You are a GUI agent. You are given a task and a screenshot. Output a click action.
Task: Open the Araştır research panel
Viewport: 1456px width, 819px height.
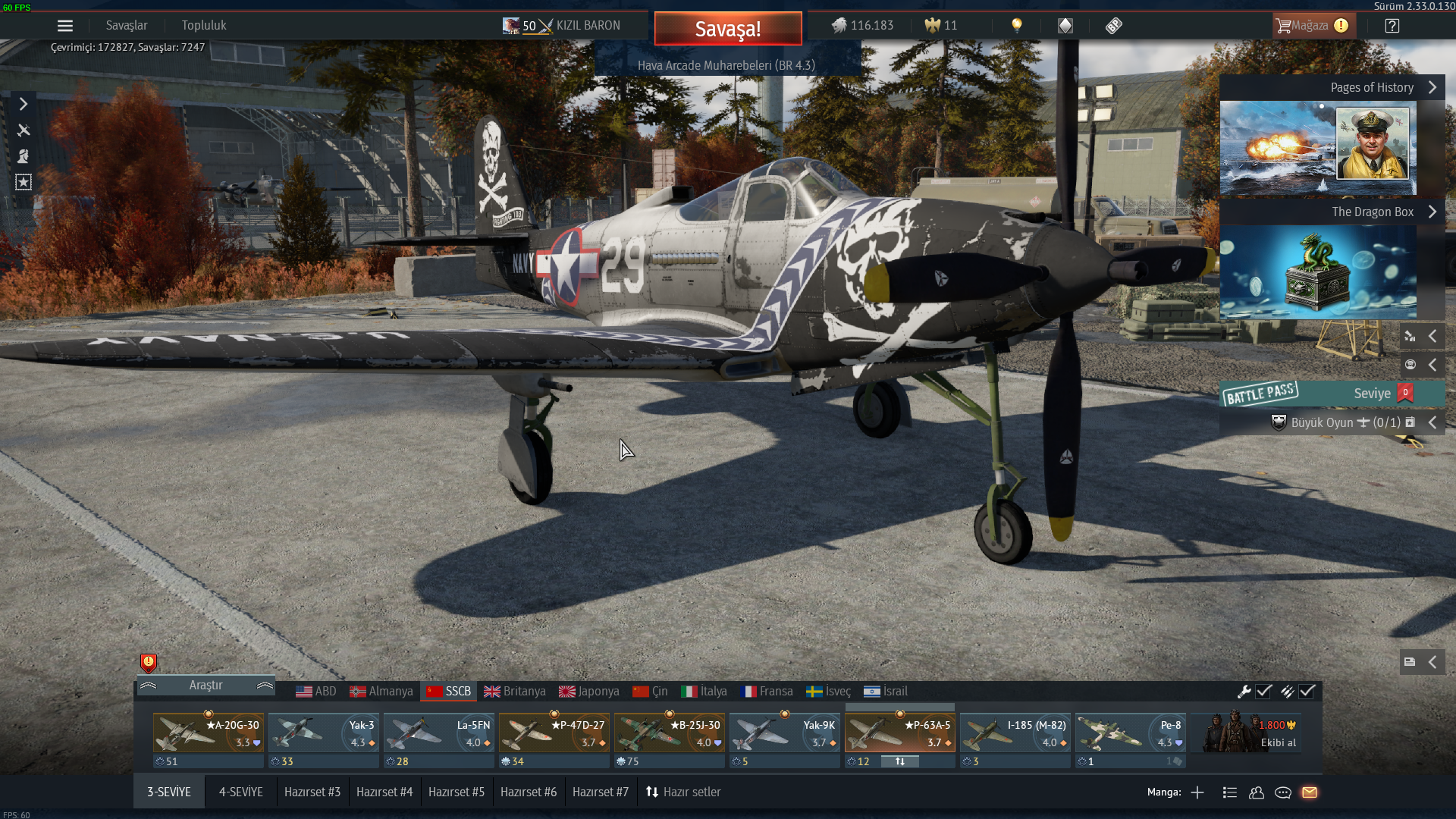pyautogui.click(x=206, y=686)
